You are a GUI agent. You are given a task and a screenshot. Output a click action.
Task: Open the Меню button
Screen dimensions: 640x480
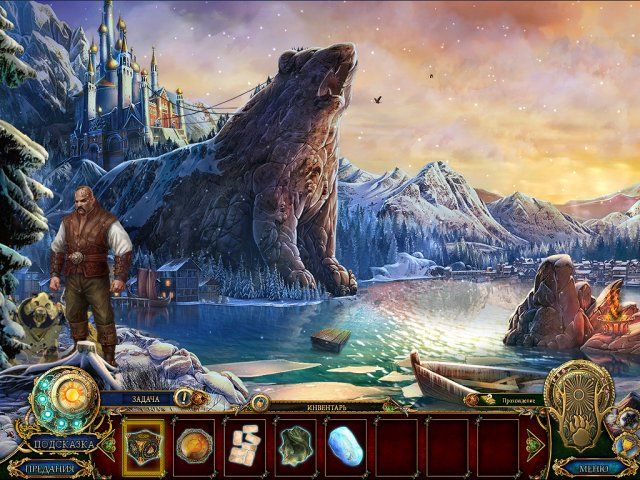pyautogui.click(x=595, y=467)
